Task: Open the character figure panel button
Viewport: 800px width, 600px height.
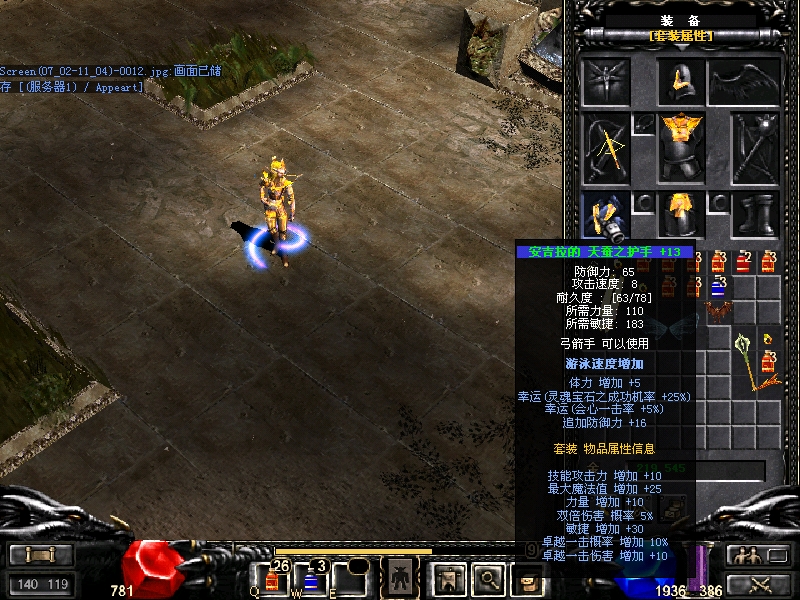Action: point(399,577)
